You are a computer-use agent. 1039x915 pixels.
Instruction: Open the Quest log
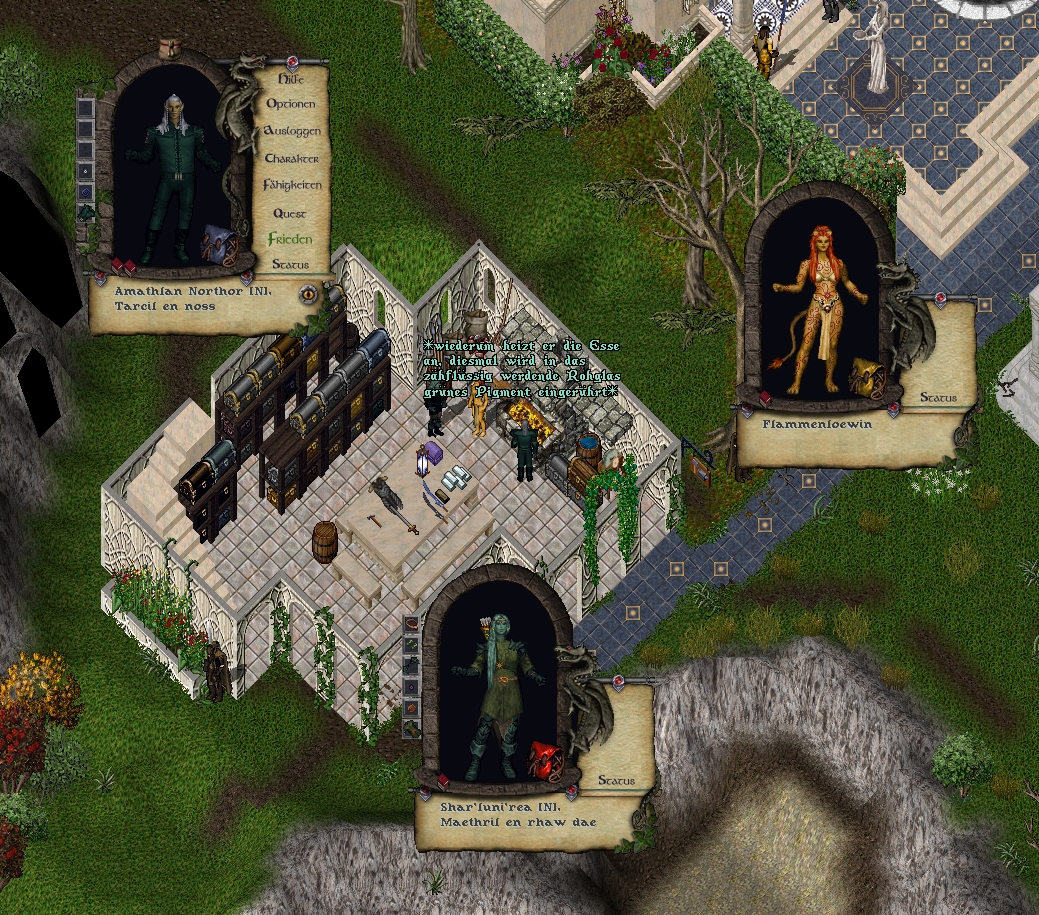(290, 213)
